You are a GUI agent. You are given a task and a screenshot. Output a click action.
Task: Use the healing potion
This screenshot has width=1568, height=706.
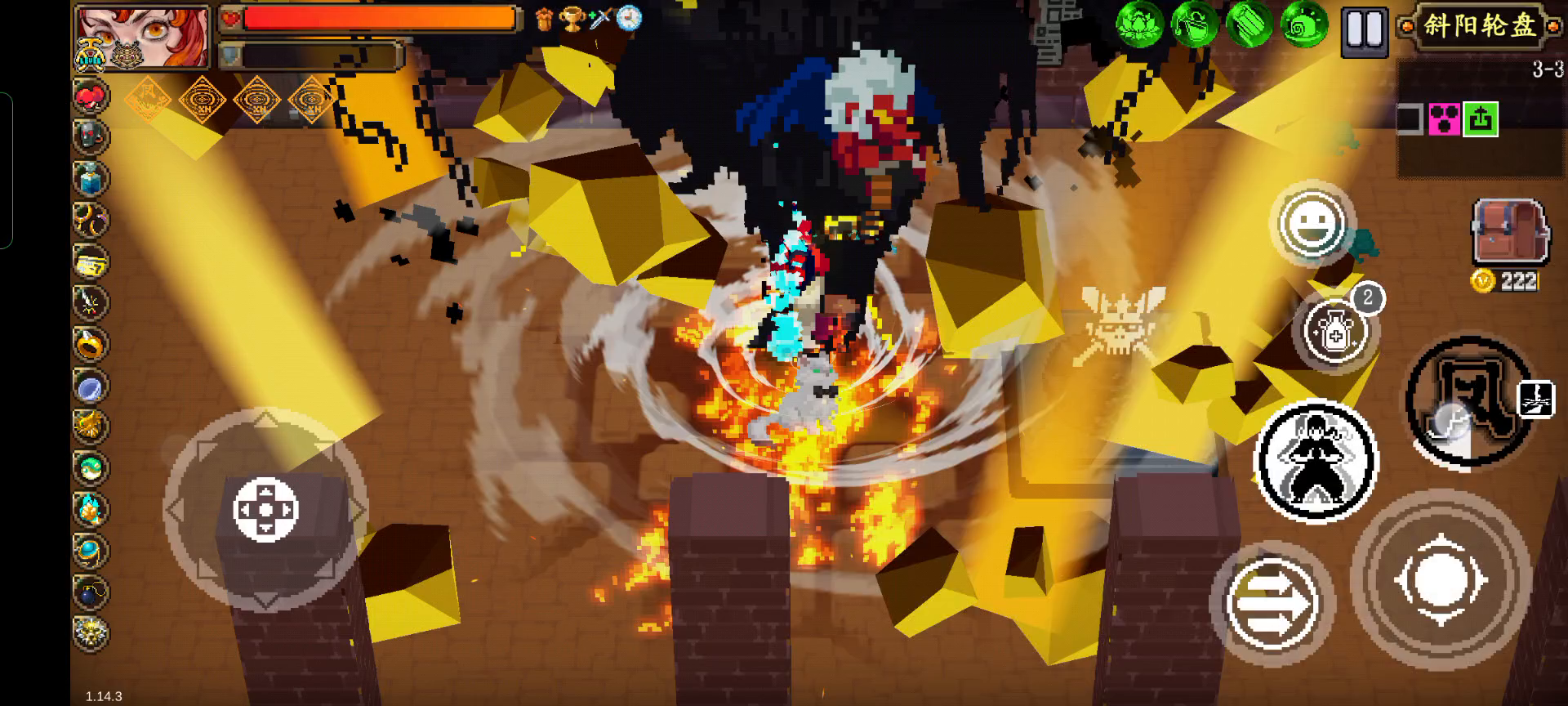(x=1336, y=331)
